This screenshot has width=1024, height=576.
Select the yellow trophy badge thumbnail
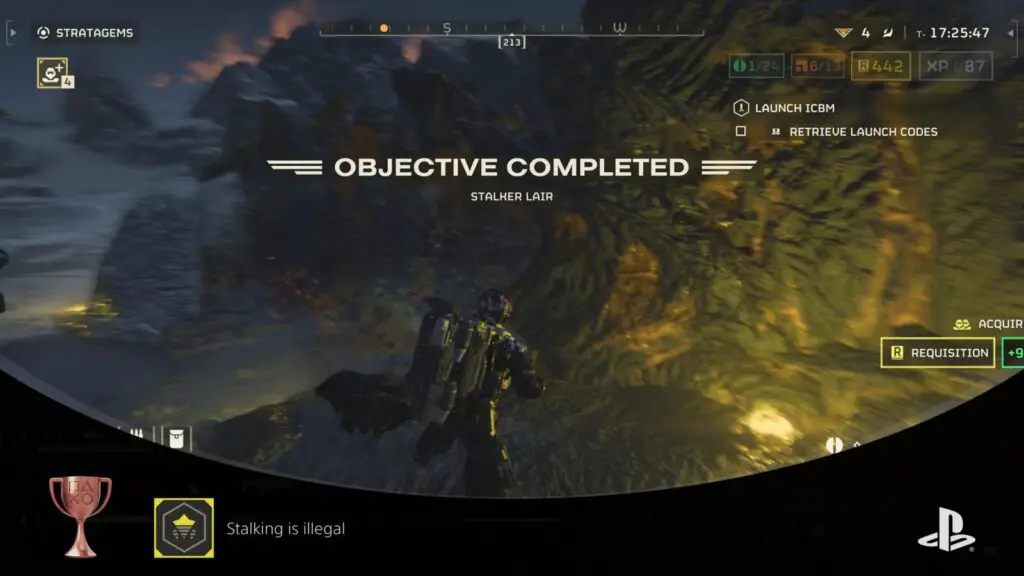pyautogui.click(x=183, y=528)
